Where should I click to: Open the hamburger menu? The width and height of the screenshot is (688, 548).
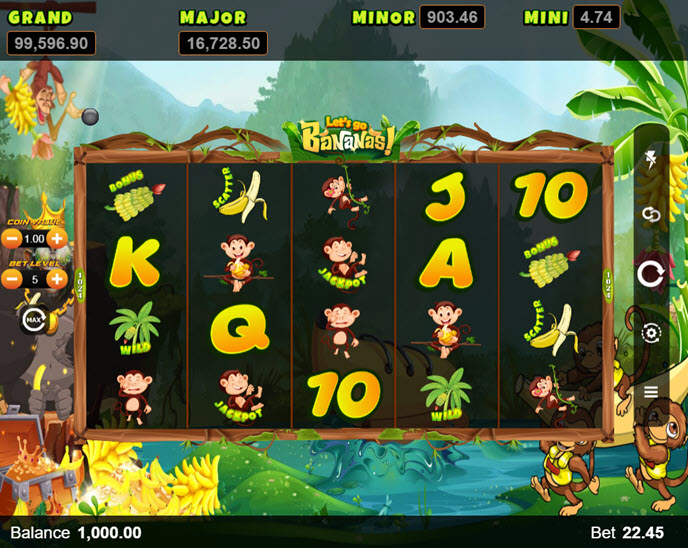(x=651, y=391)
